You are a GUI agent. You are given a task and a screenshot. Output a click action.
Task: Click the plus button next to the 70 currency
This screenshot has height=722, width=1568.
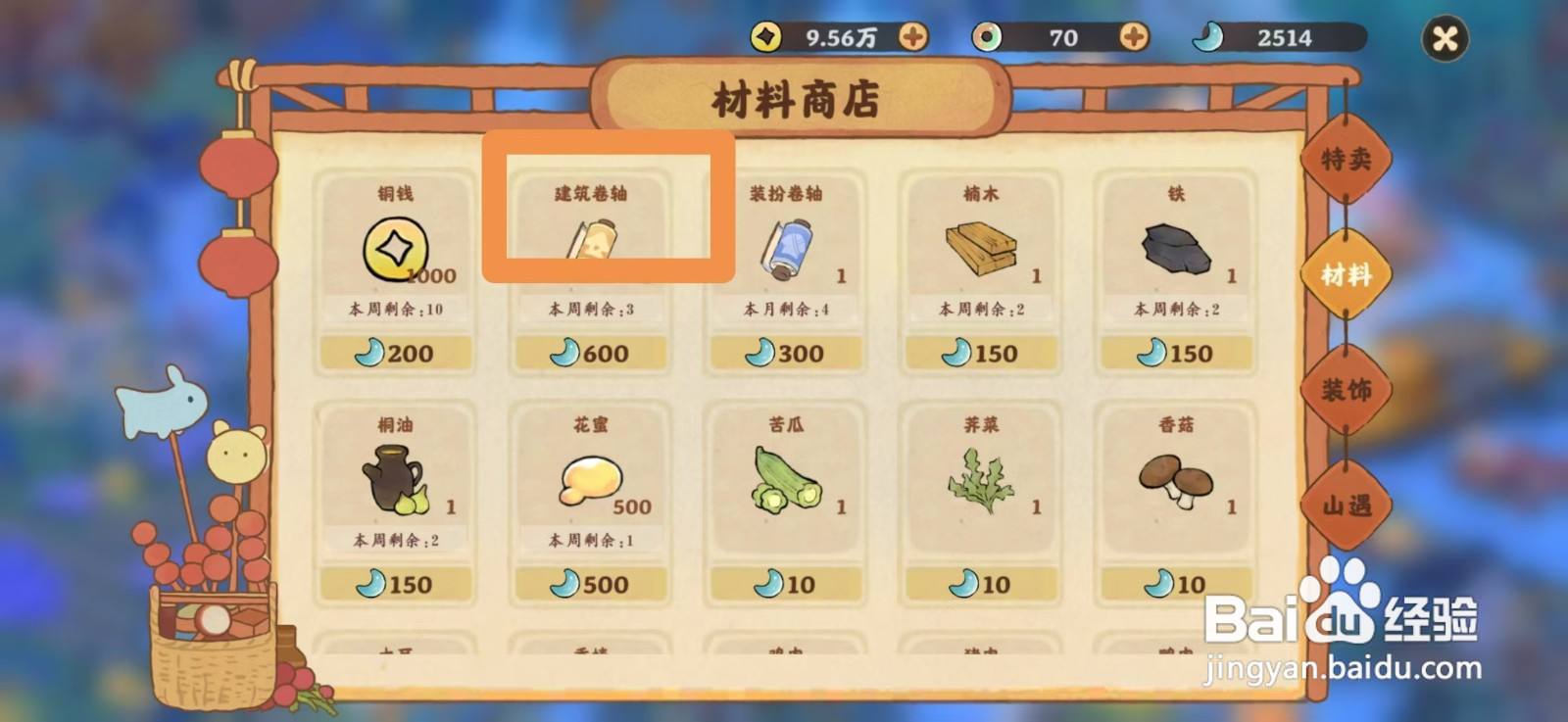click(x=1136, y=36)
